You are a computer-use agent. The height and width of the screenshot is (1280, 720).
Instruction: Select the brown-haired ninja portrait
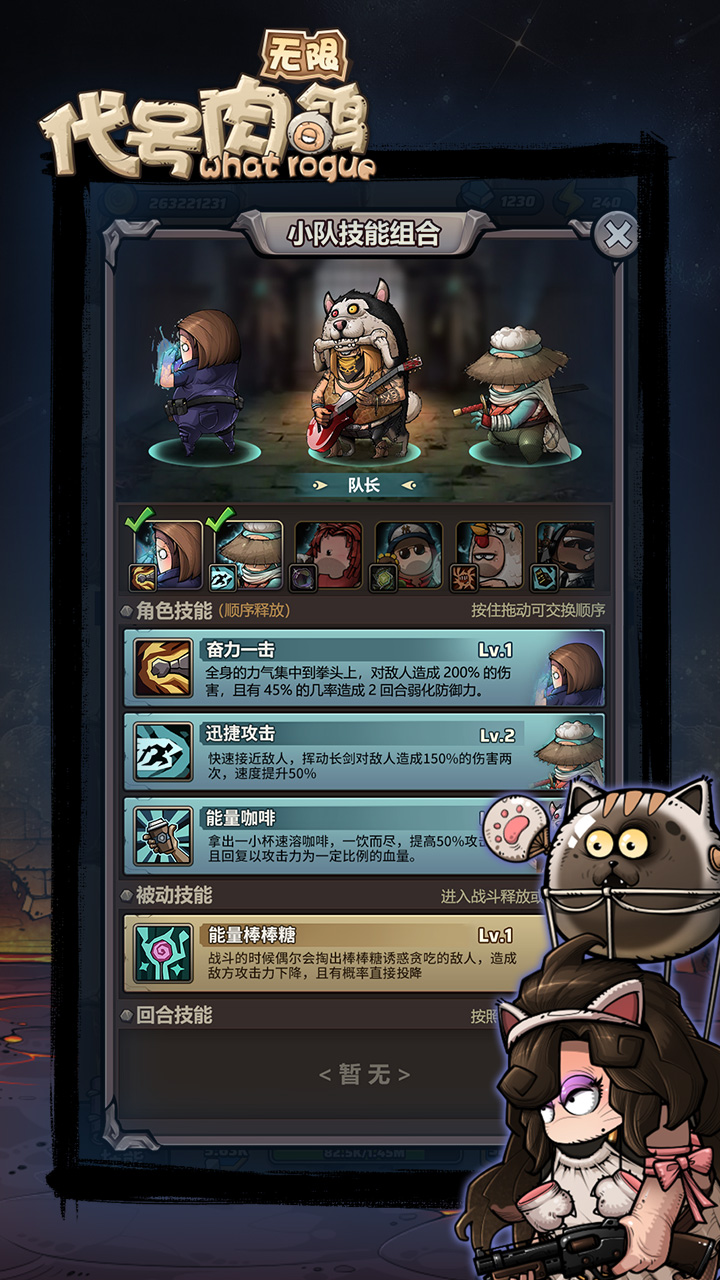167,555
